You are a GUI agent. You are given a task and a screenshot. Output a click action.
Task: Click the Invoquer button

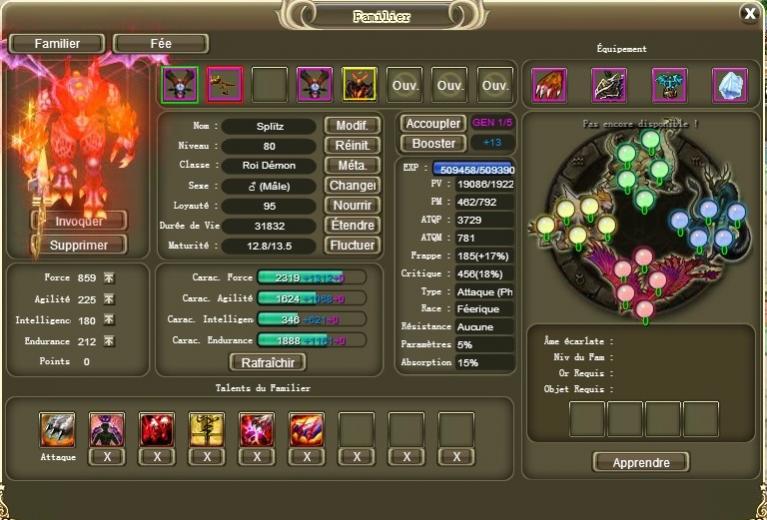[x=79, y=221]
